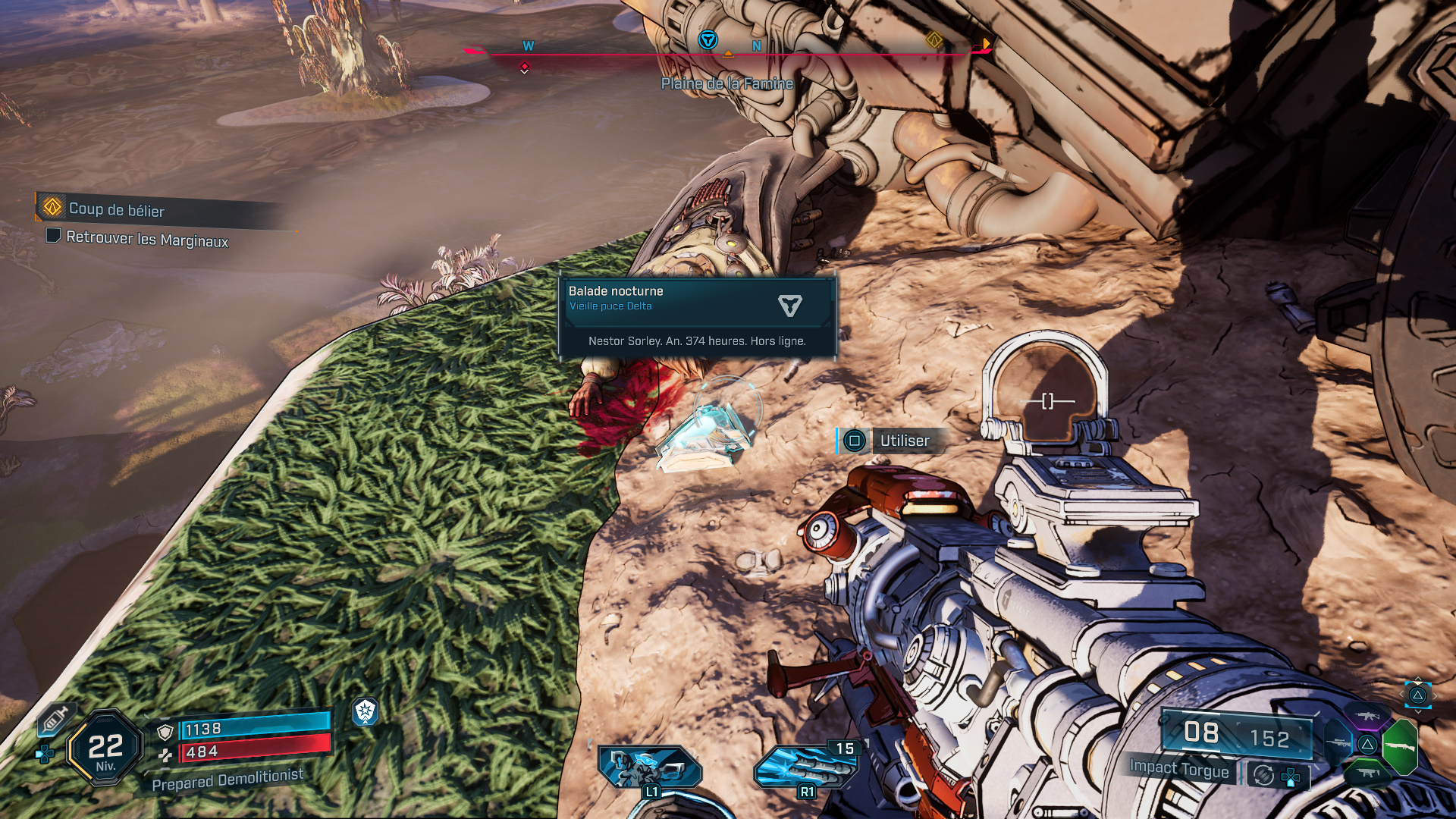Select the level 22 badge
This screenshot has width=1456, height=819.
click(x=105, y=749)
